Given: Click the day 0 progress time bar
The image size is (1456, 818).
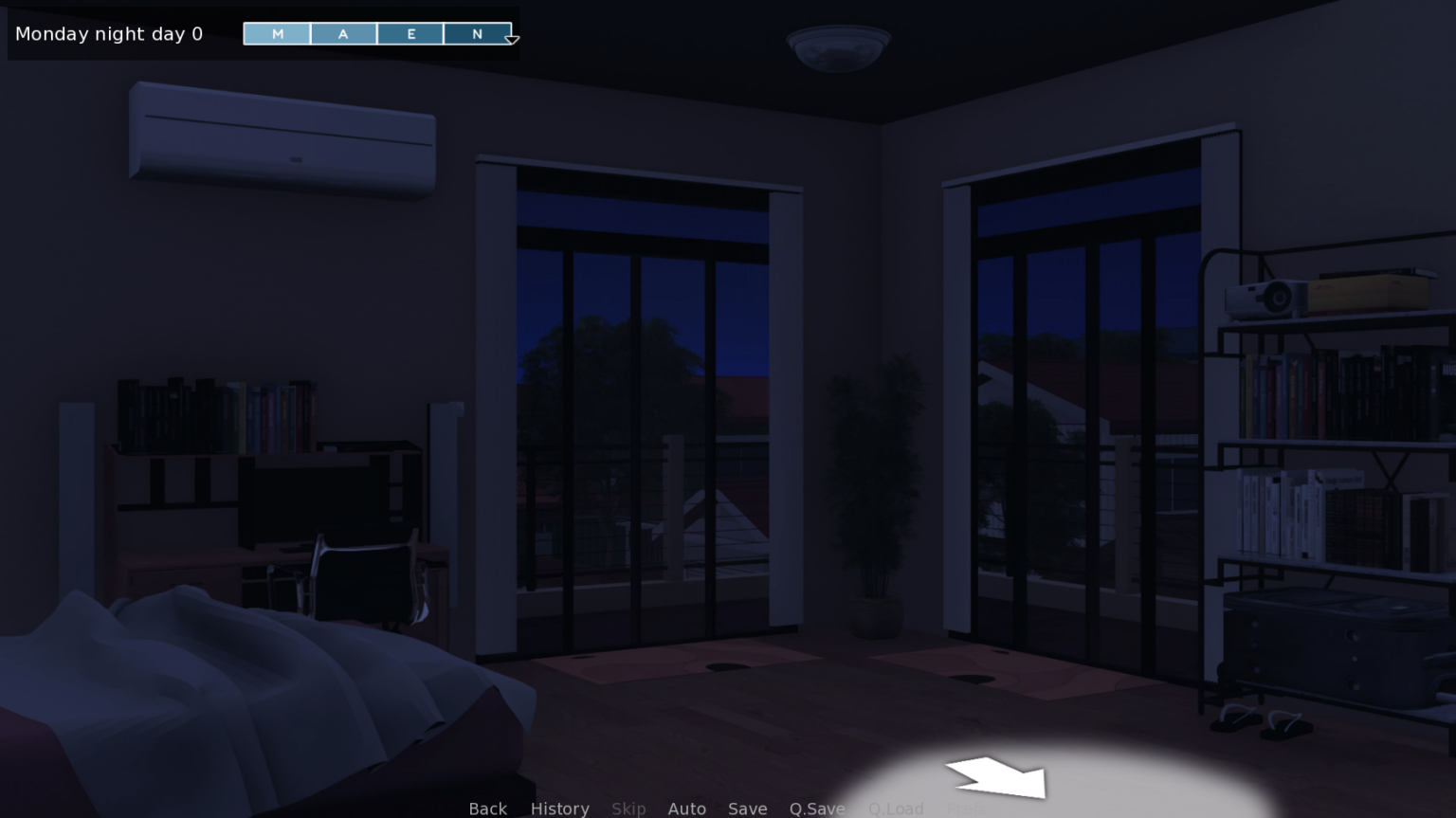Looking at the screenshot, I should click(x=377, y=33).
